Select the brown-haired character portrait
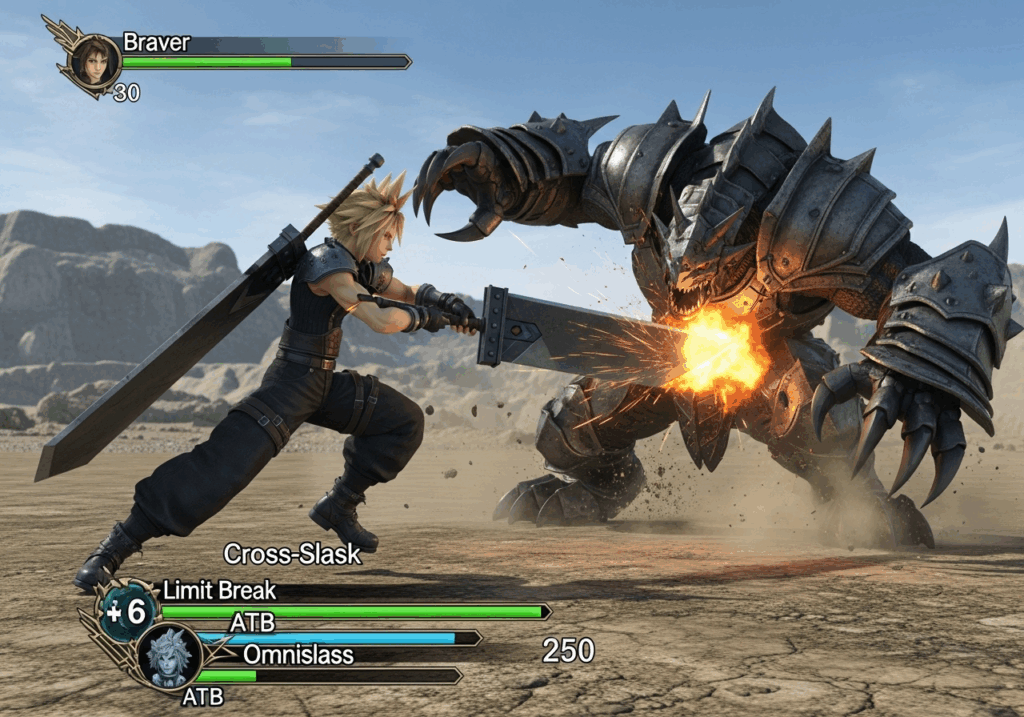The image size is (1024, 717). [95, 61]
